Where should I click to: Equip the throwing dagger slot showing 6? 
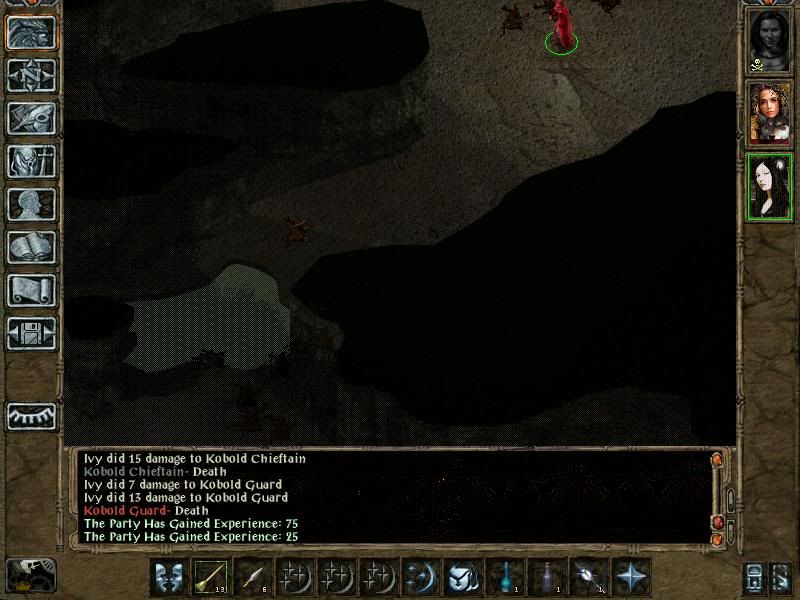(x=254, y=577)
